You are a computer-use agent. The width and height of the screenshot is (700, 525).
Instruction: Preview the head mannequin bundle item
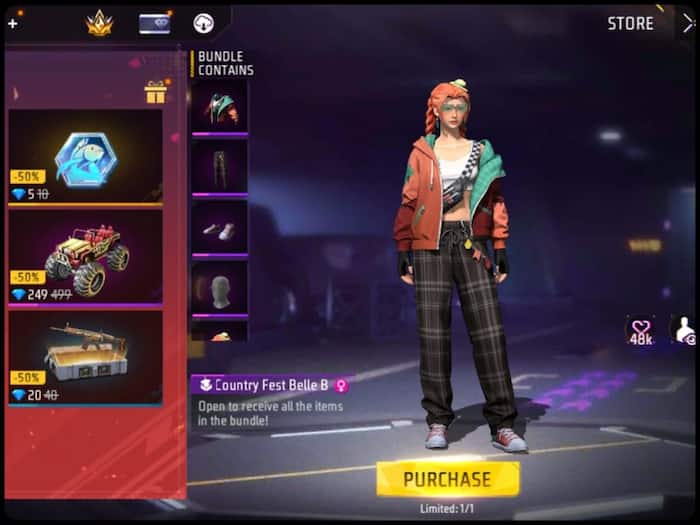tap(219, 288)
